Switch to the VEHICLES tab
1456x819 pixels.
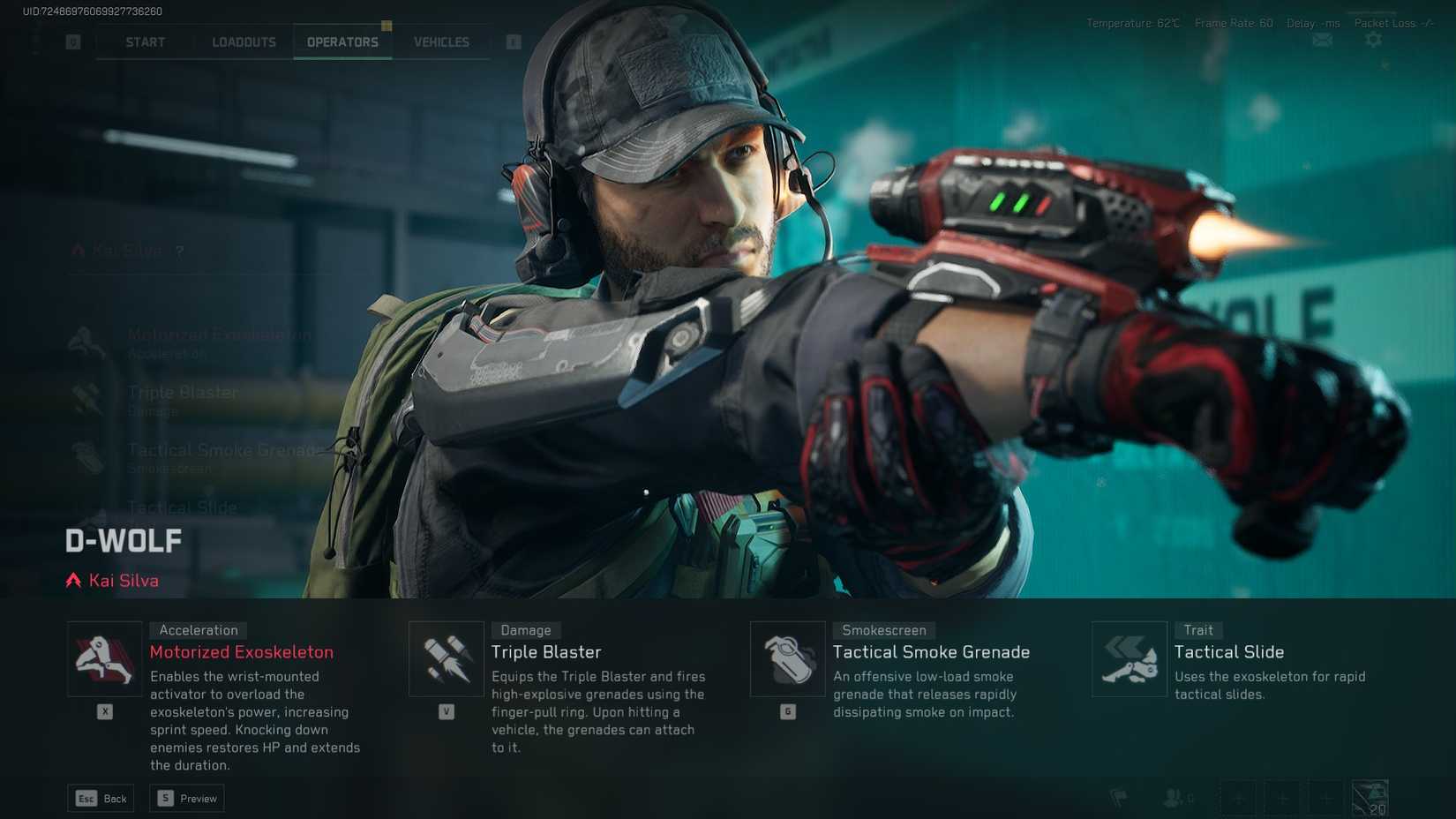pyautogui.click(x=440, y=41)
